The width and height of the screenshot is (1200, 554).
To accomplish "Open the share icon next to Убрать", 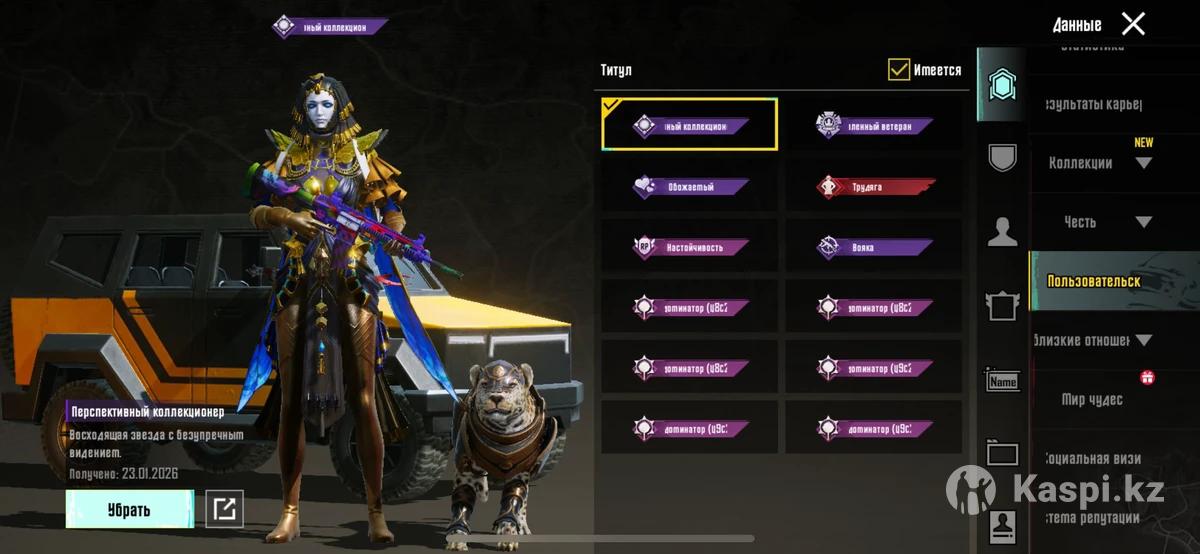I will pyautogui.click(x=224, y=510).
